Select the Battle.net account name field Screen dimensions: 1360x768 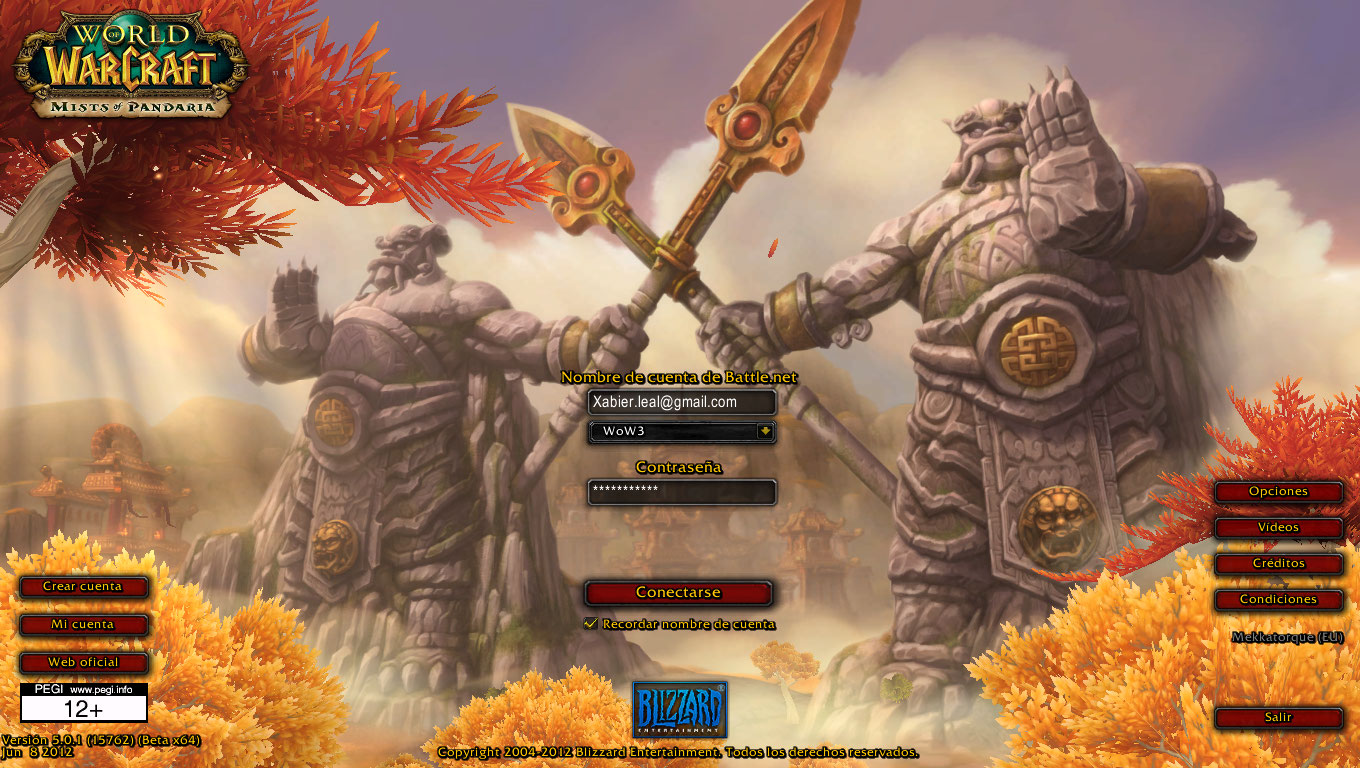[681, 402]
